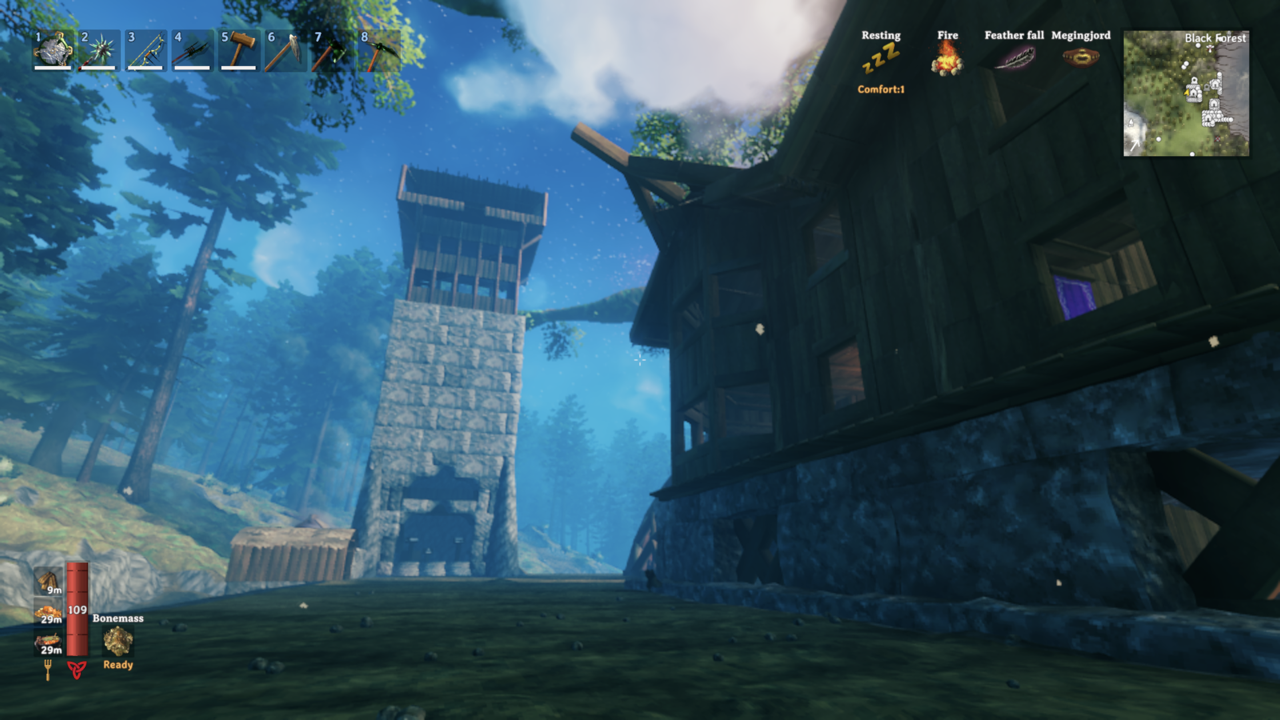Viewport: 1280px width, 720px height.
Task: Click the 9-minute food slot icon
Action: click(x=47, y=581)
